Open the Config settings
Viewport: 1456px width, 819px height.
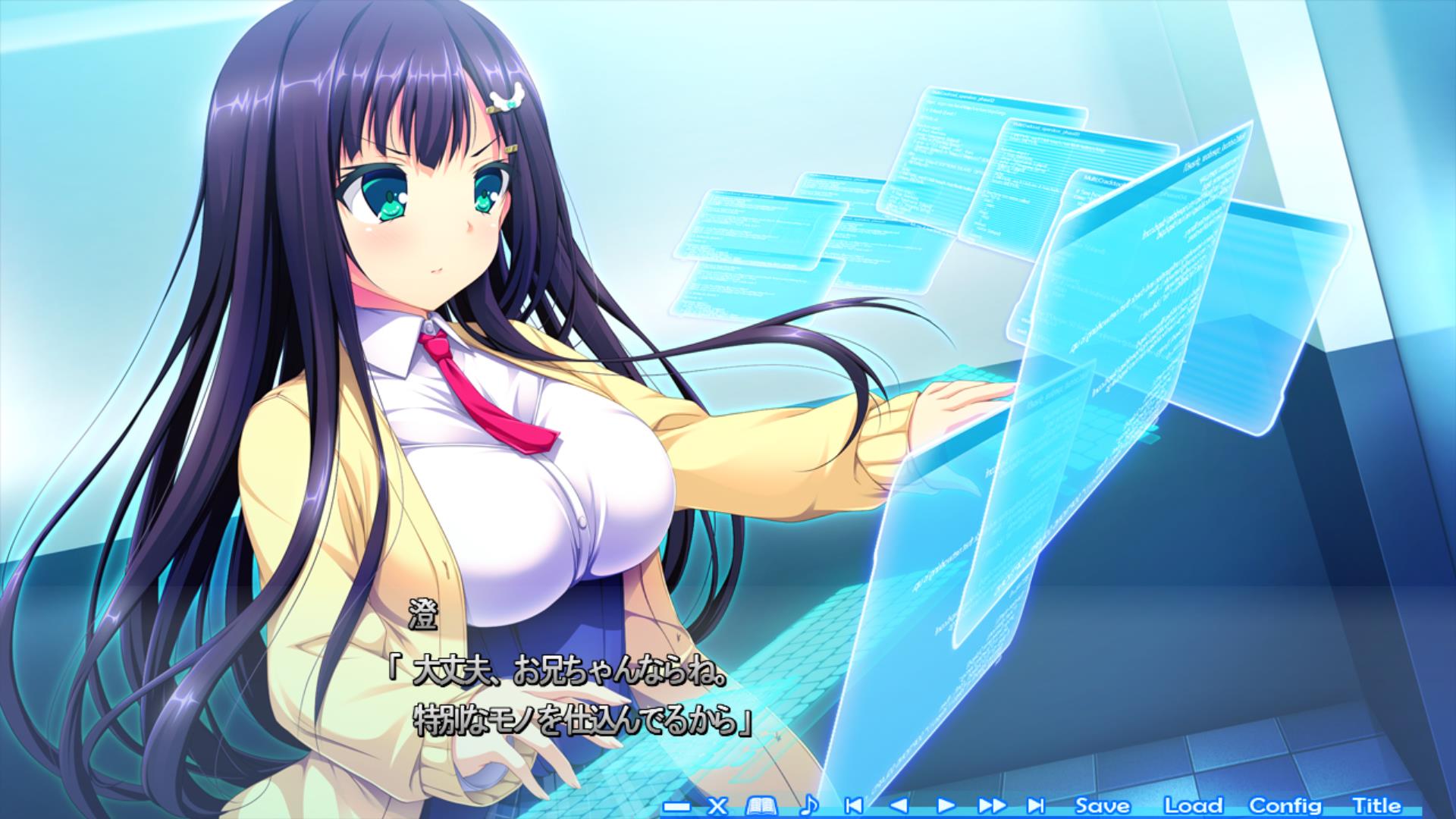1285,805
